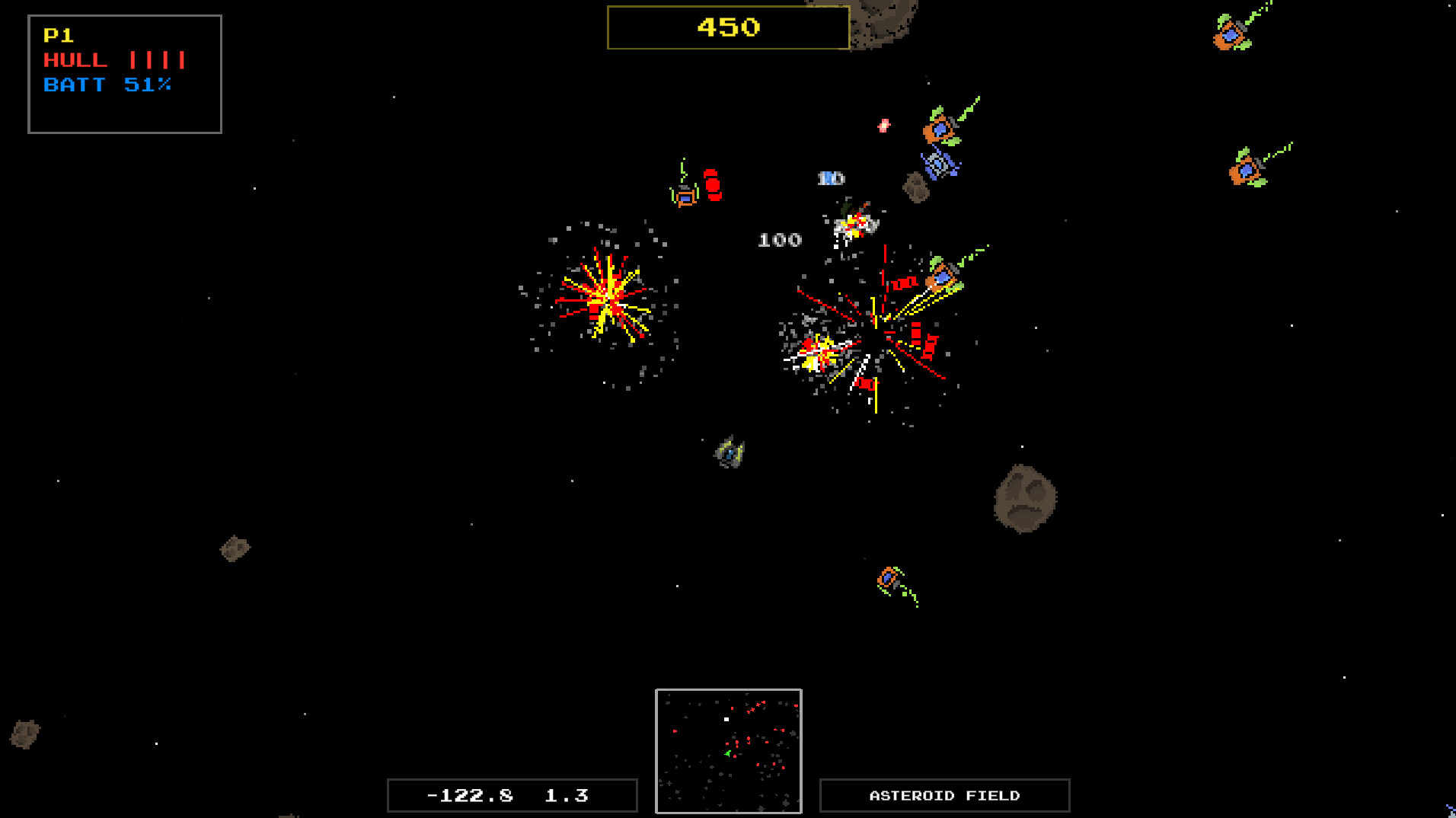
Task: Click the pink power-up pickup near the top
Action: point(884,124)
